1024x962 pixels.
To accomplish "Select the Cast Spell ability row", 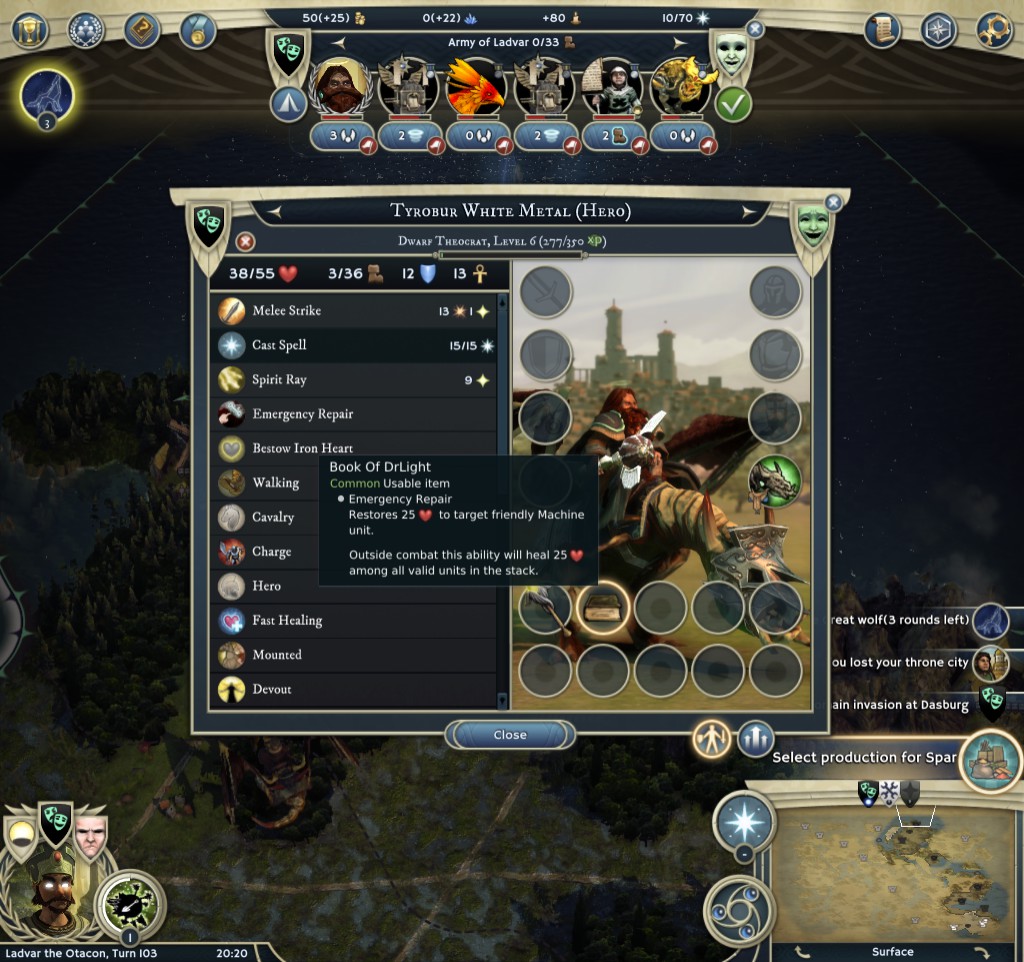I will (x=355, y=345).
